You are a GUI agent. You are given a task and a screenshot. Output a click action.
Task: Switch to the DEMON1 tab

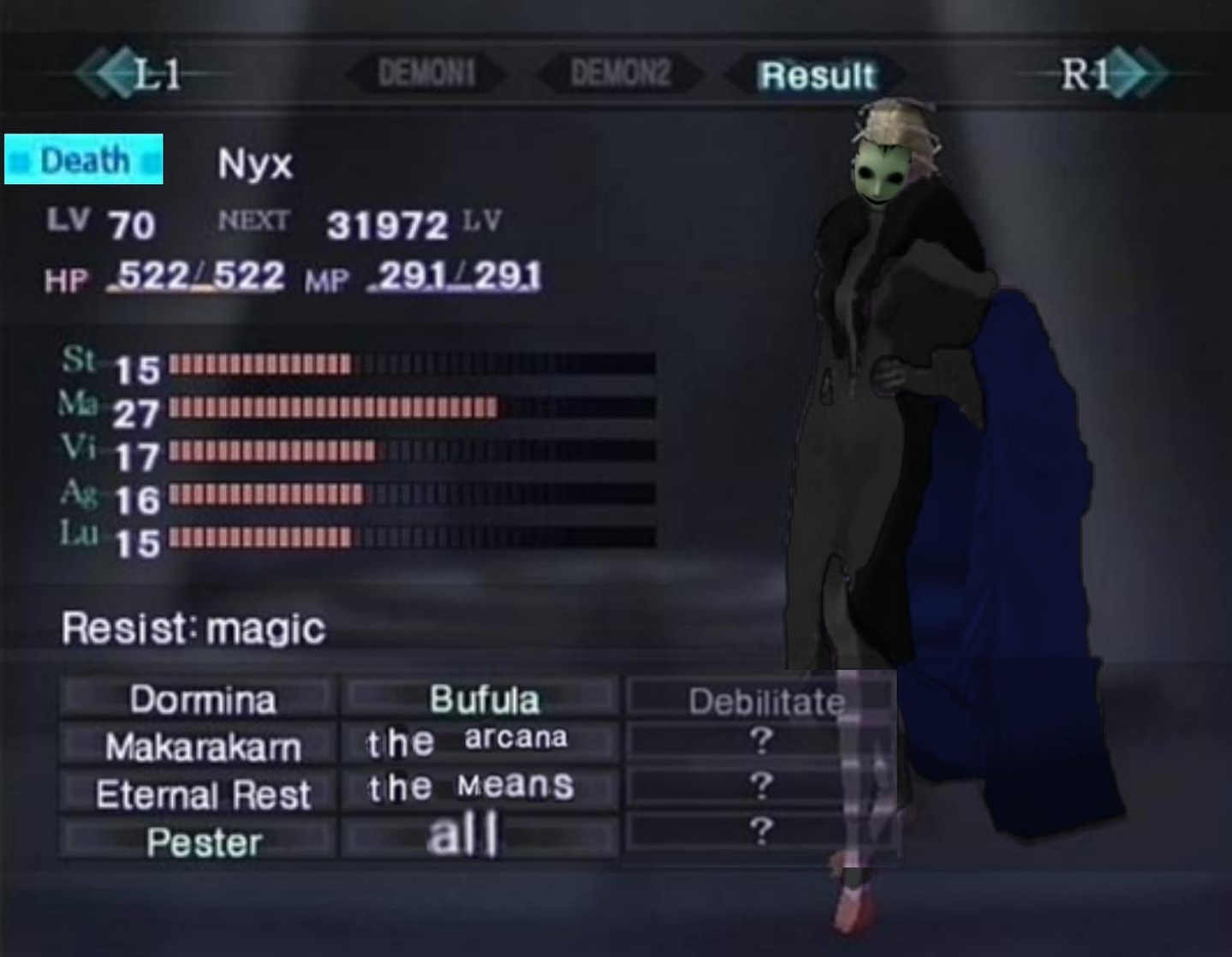click(428, 74)
